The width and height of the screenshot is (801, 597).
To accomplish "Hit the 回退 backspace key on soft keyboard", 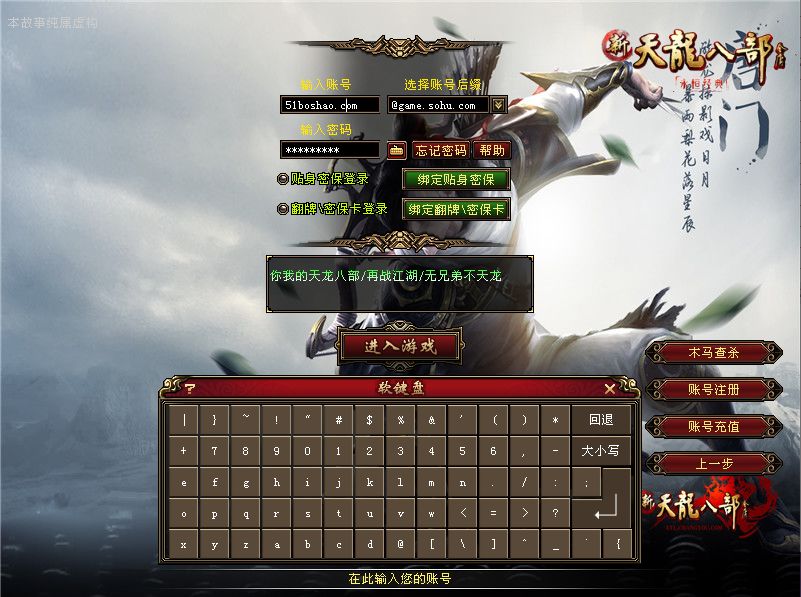I will pyautogui.click(x=601, y=420).
